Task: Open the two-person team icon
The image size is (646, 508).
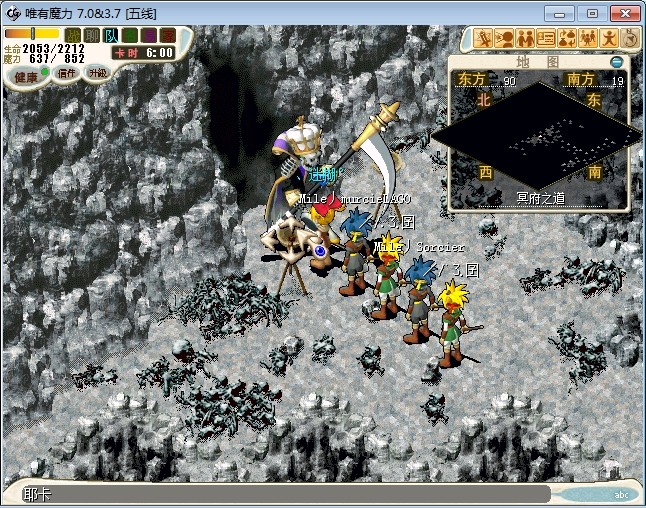Action: tap(525, 39)
